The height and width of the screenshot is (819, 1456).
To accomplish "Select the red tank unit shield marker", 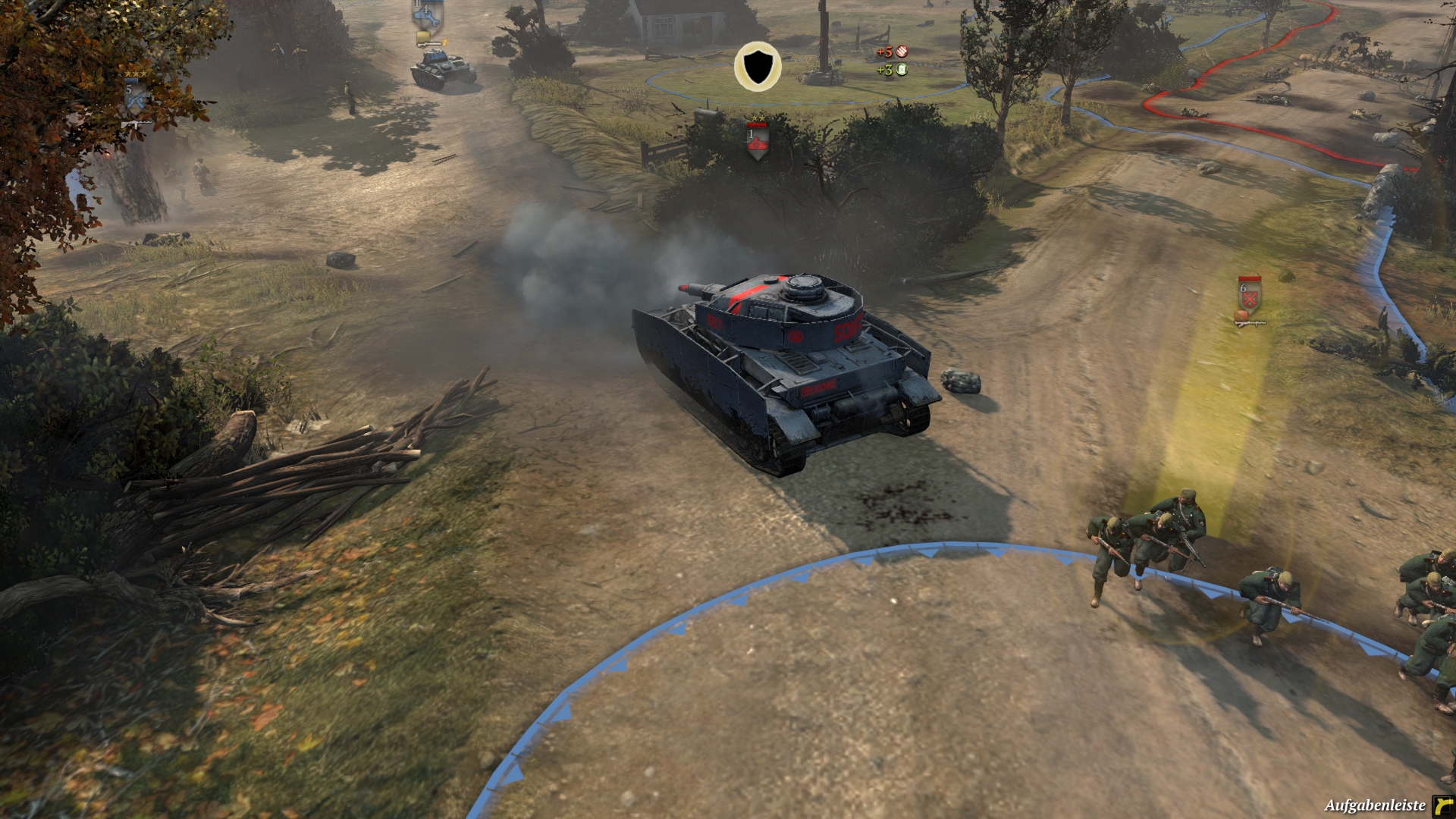I will point(756,142).
